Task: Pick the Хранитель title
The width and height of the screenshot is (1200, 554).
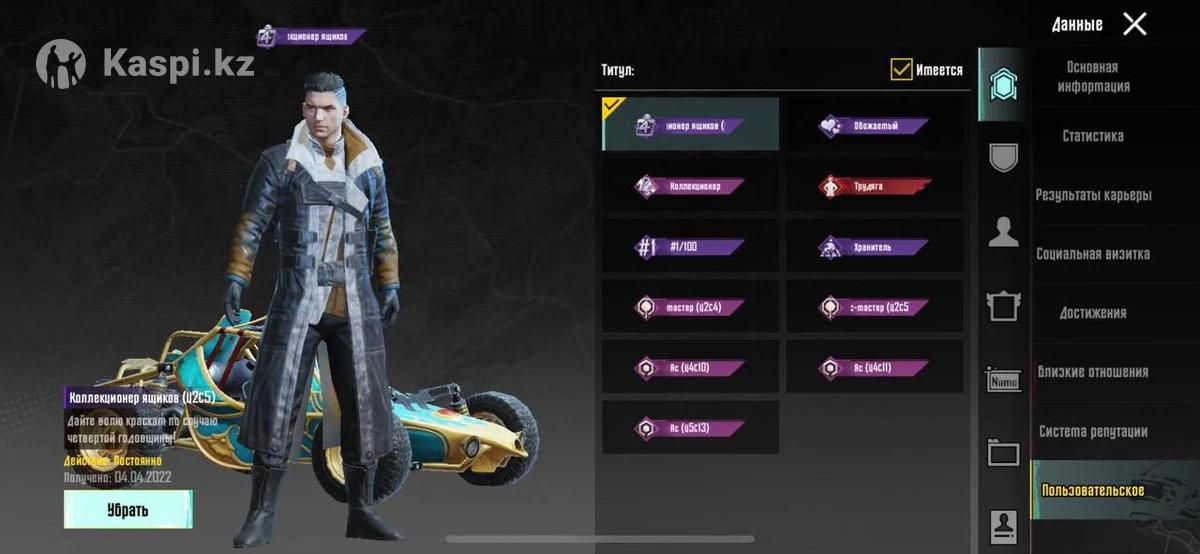Action: (x=874, y=247)
